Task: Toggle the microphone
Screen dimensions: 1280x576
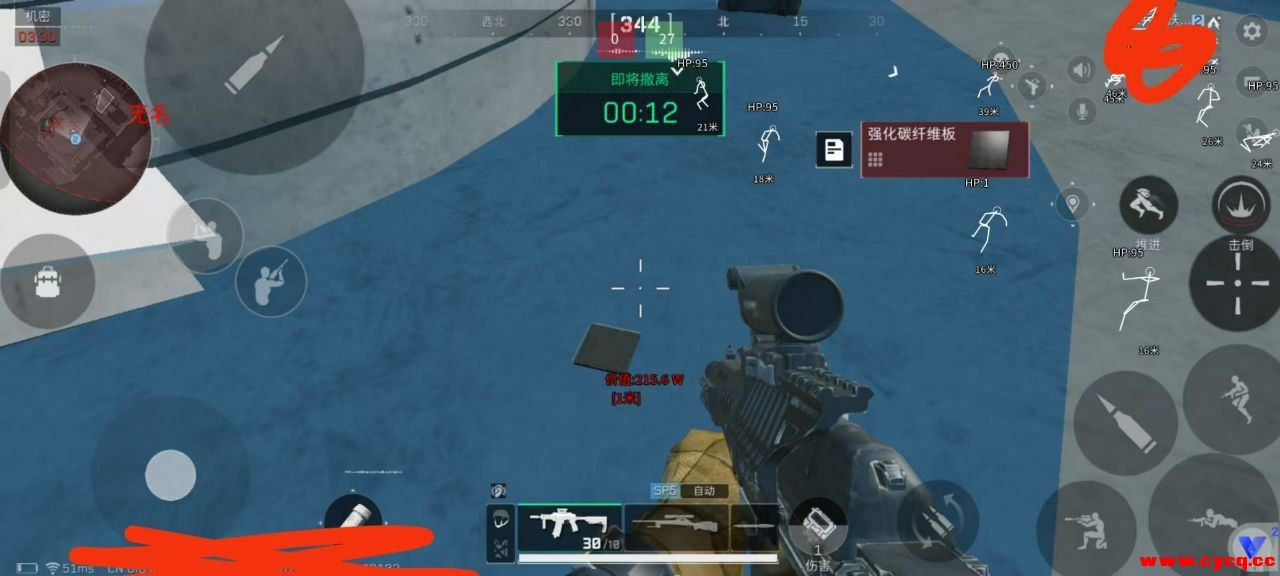Action: [x=1081, y=110]
